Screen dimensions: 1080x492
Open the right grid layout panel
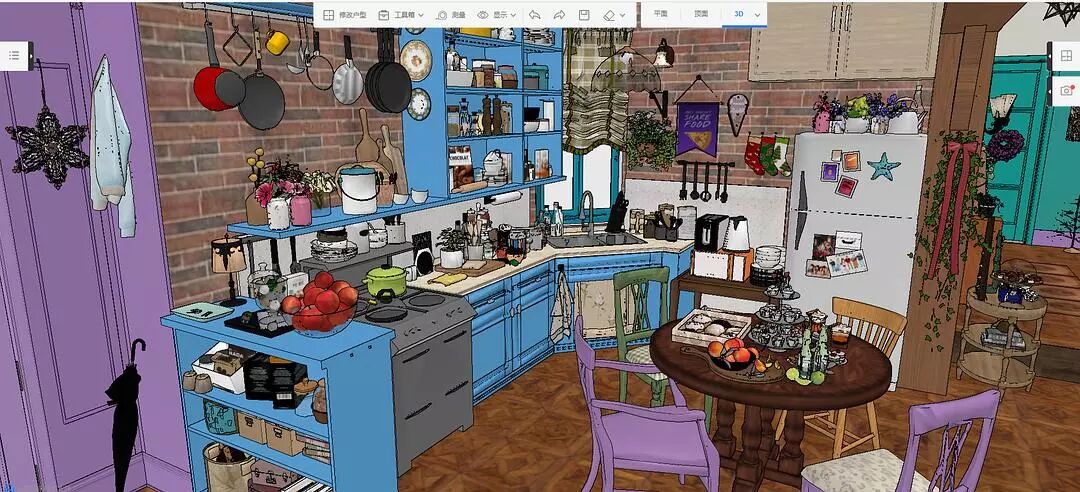coord(1066,57)
